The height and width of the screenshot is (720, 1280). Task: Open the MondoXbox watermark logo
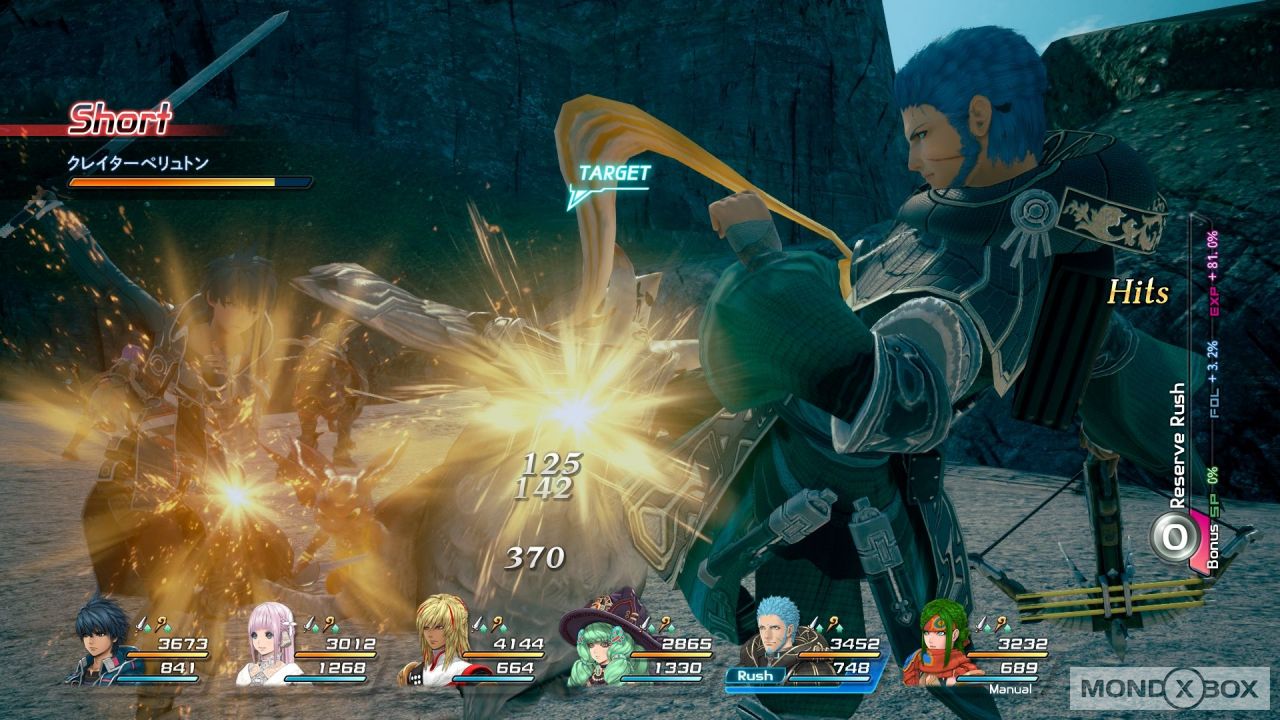click(1168, 688)
